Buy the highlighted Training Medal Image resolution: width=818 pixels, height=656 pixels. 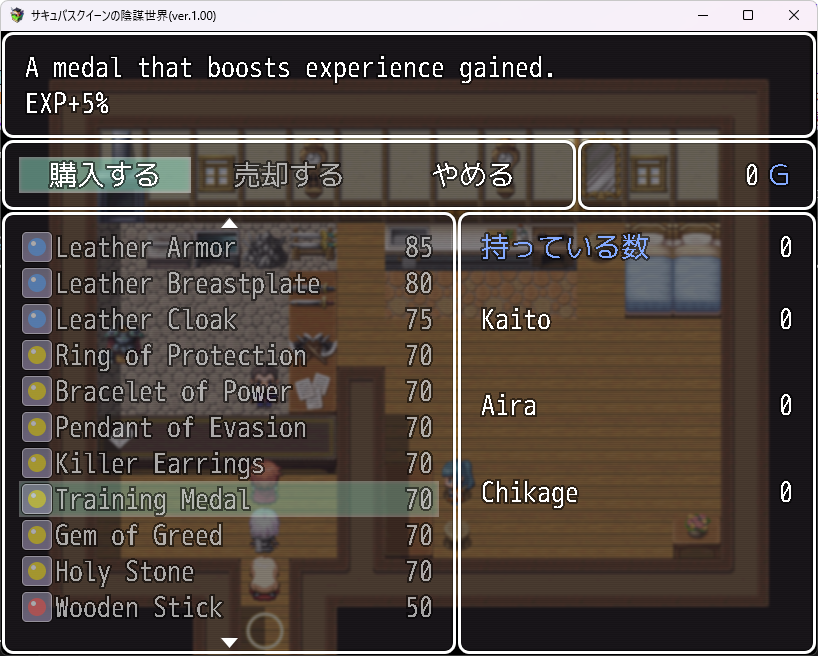[x=229, y=499]
